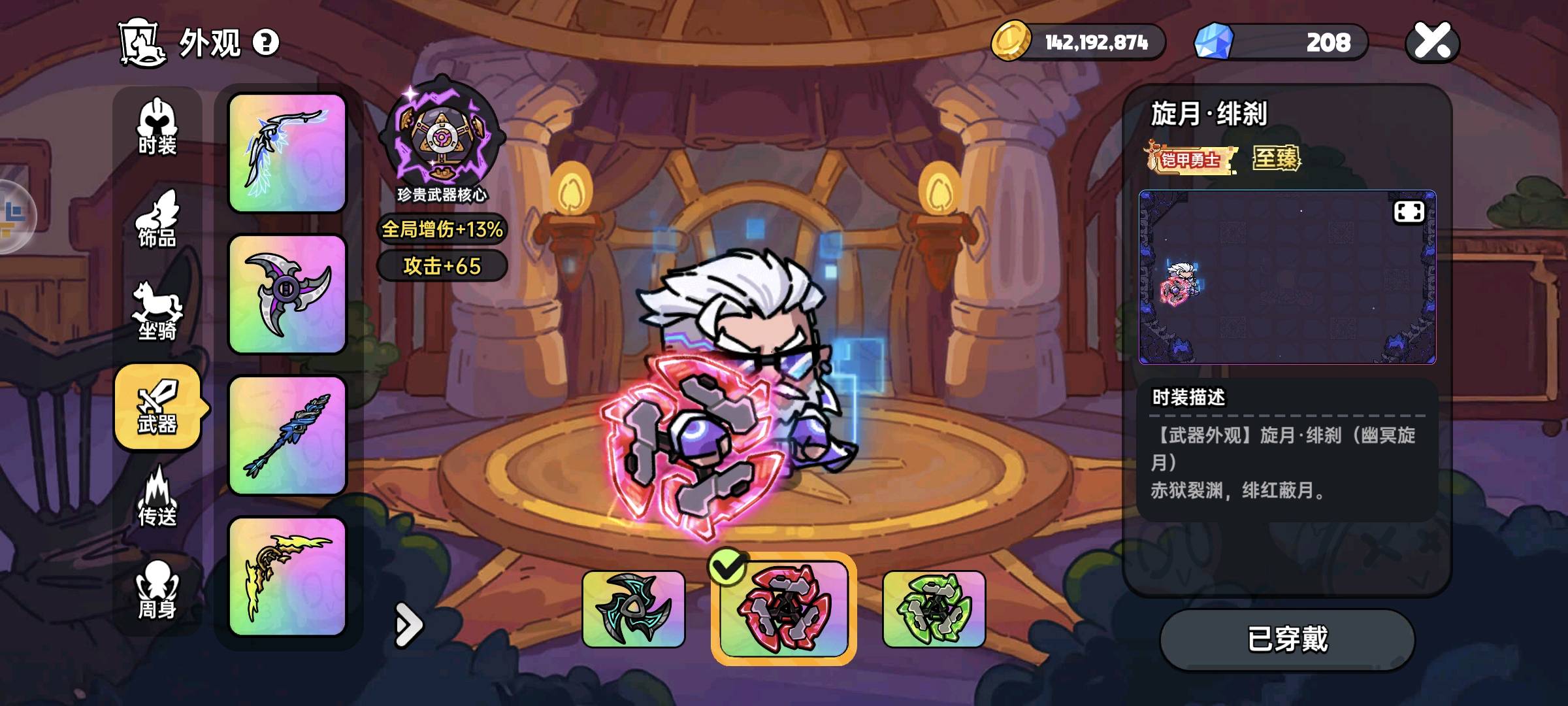Click the 已穿戴 equipped button
Viewport: 1568px width, 706px height.
(x=1287, y=639)
